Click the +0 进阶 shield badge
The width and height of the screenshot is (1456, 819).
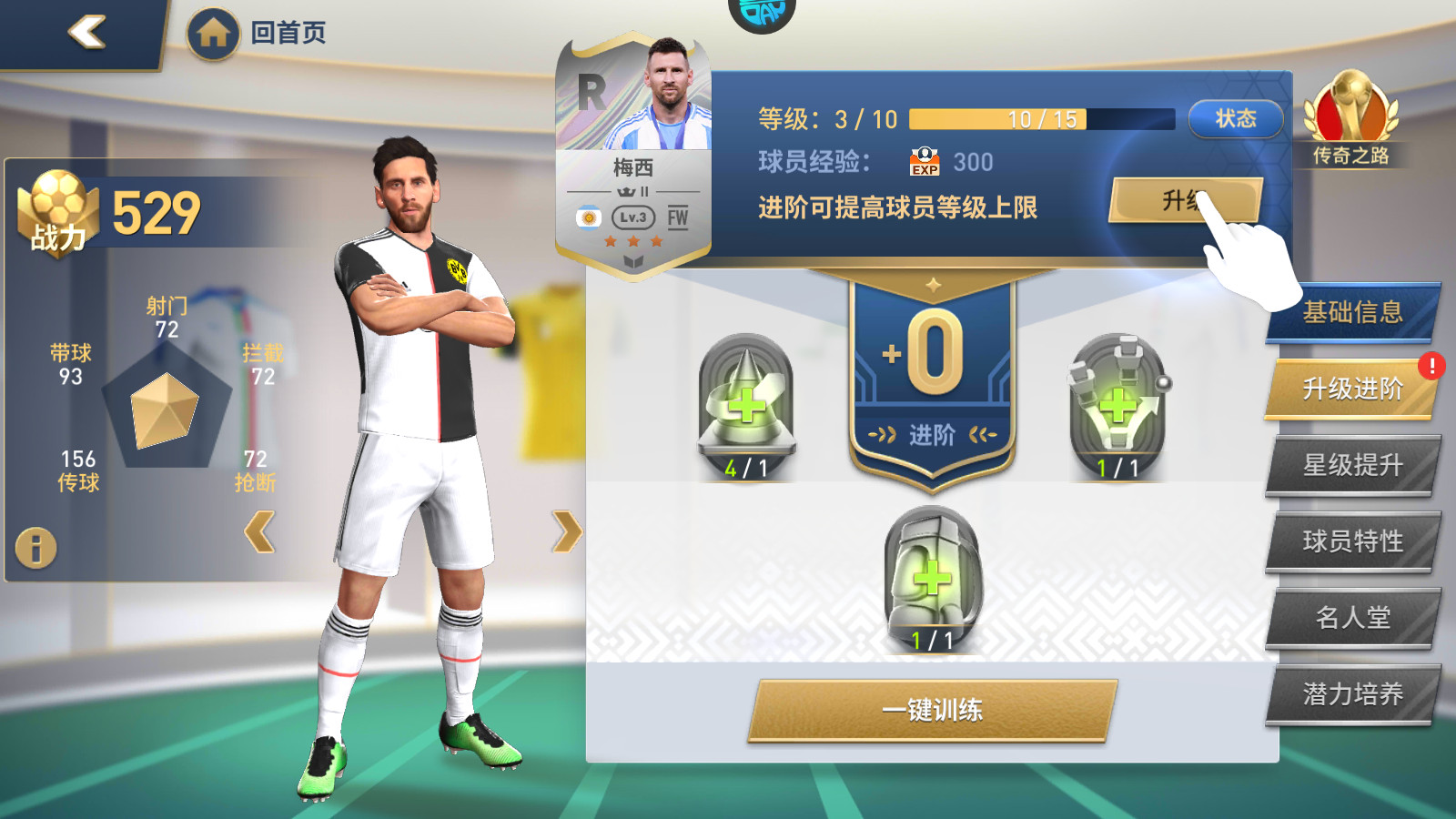coord(930,364)
